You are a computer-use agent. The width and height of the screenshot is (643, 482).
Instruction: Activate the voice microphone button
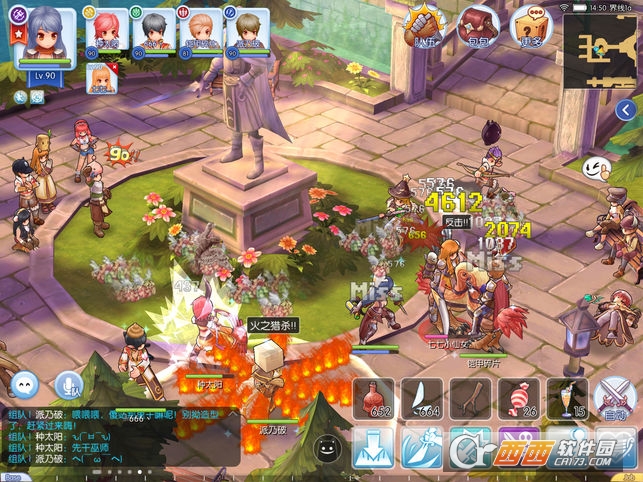click(x=69, y=383)
